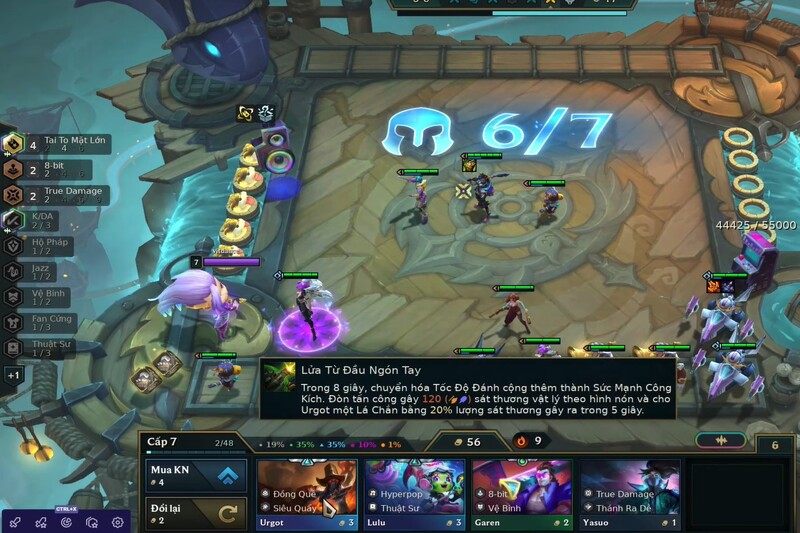800x533 pixels.
Task: Purchase Lulu from the shop
Action: pyautogui.click(x=415, y=494)
